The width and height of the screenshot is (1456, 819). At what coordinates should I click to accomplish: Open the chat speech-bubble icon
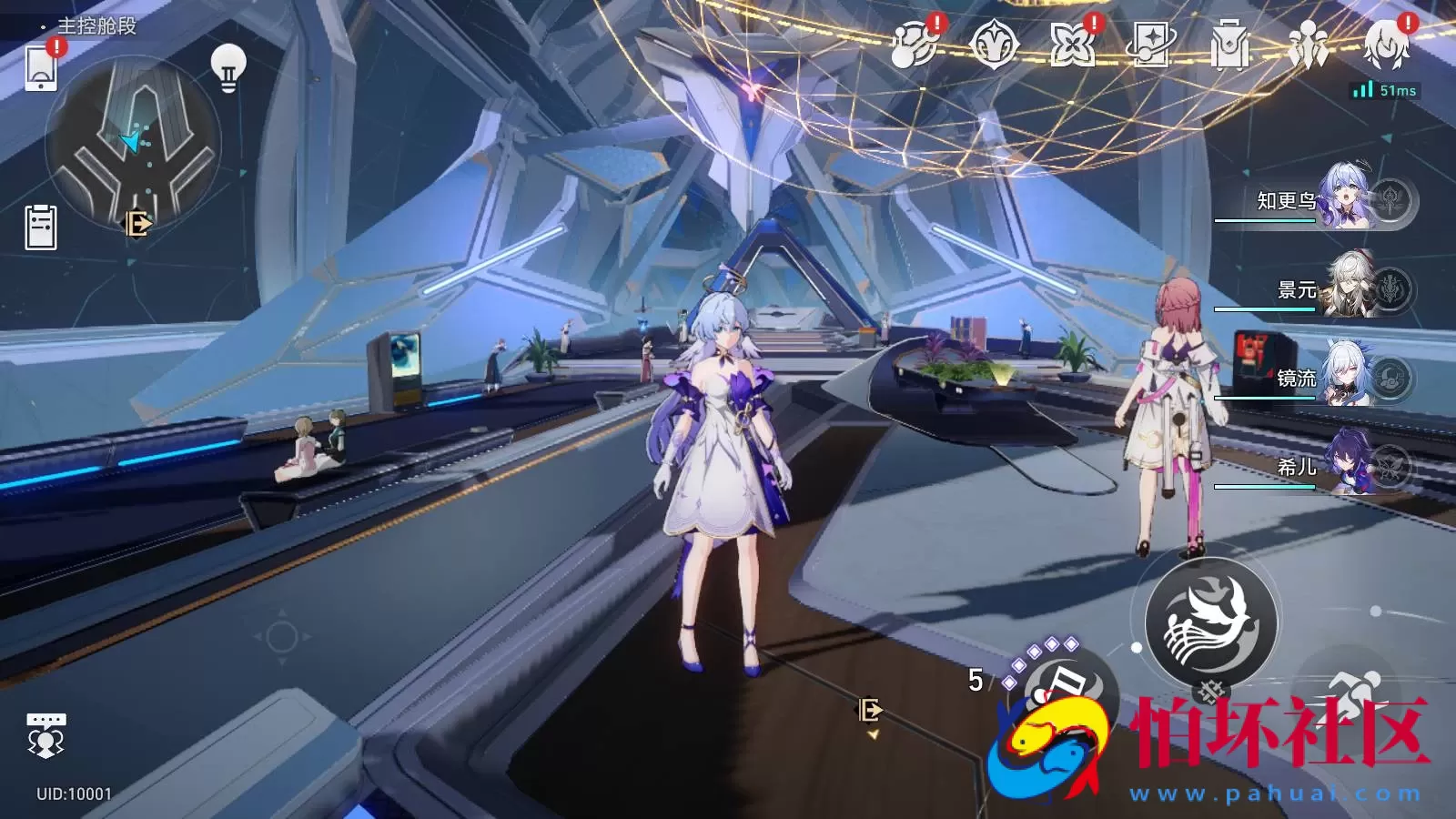coord(45,734)
